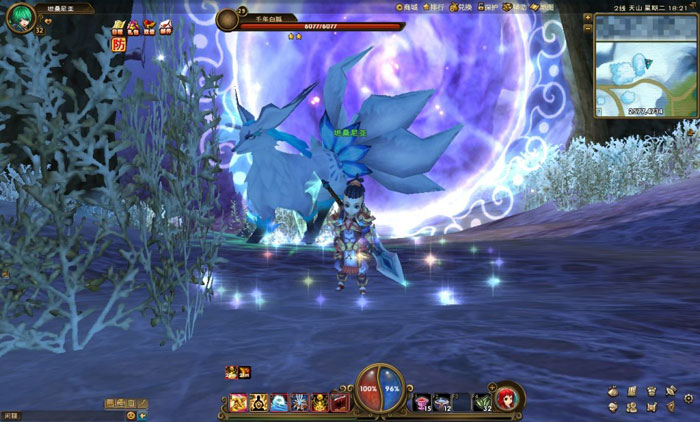This screenshot has width=700, height=422.
Task: Click the chat input field
Action: tap(60, 414)
